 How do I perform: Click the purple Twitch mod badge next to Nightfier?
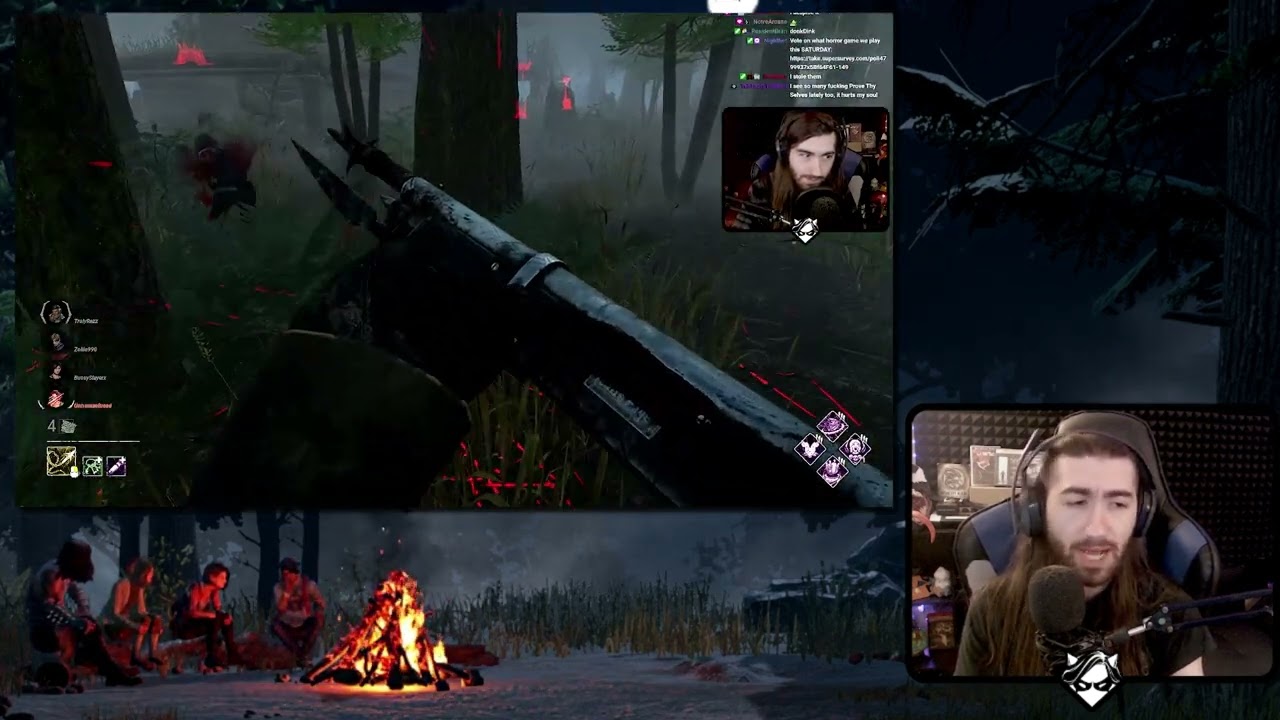[756, 41]
